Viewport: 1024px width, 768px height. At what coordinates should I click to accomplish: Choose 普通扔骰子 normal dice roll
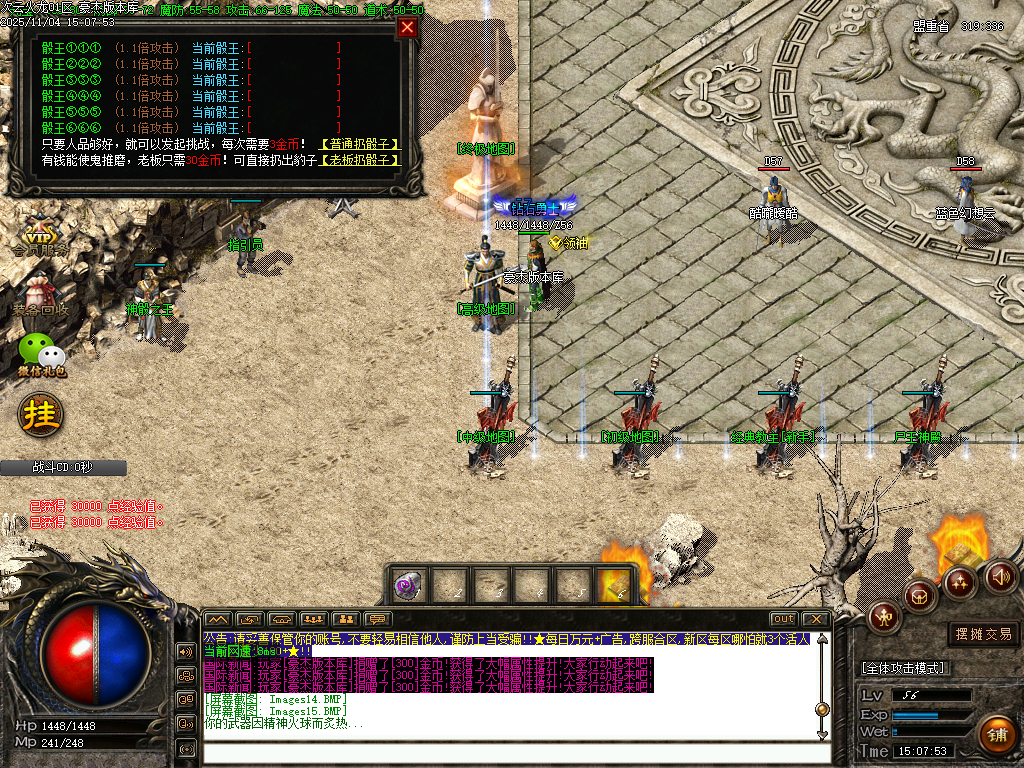(x=360, y=144)
